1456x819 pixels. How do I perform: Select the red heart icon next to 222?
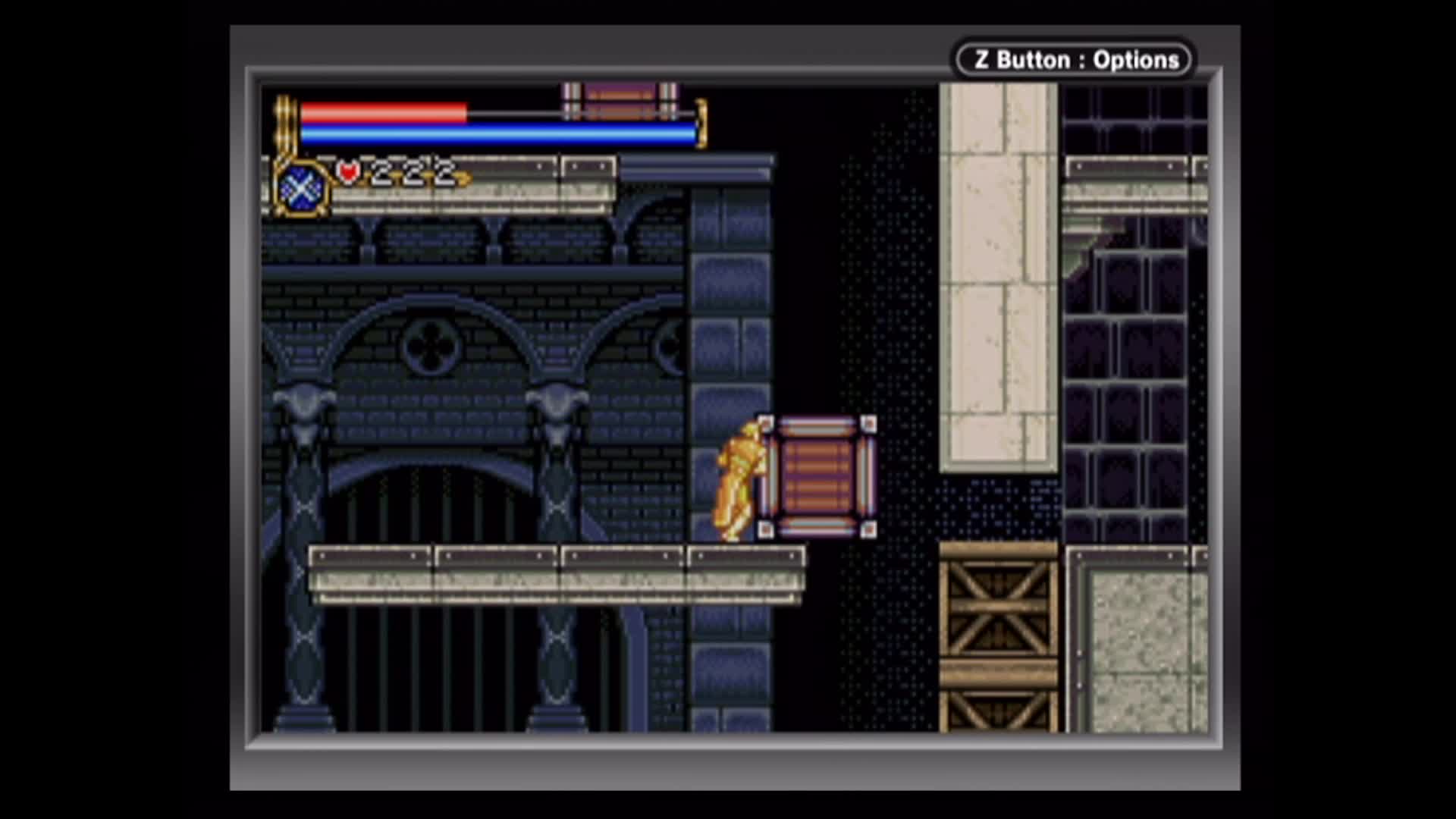click(x=348, y=174)
